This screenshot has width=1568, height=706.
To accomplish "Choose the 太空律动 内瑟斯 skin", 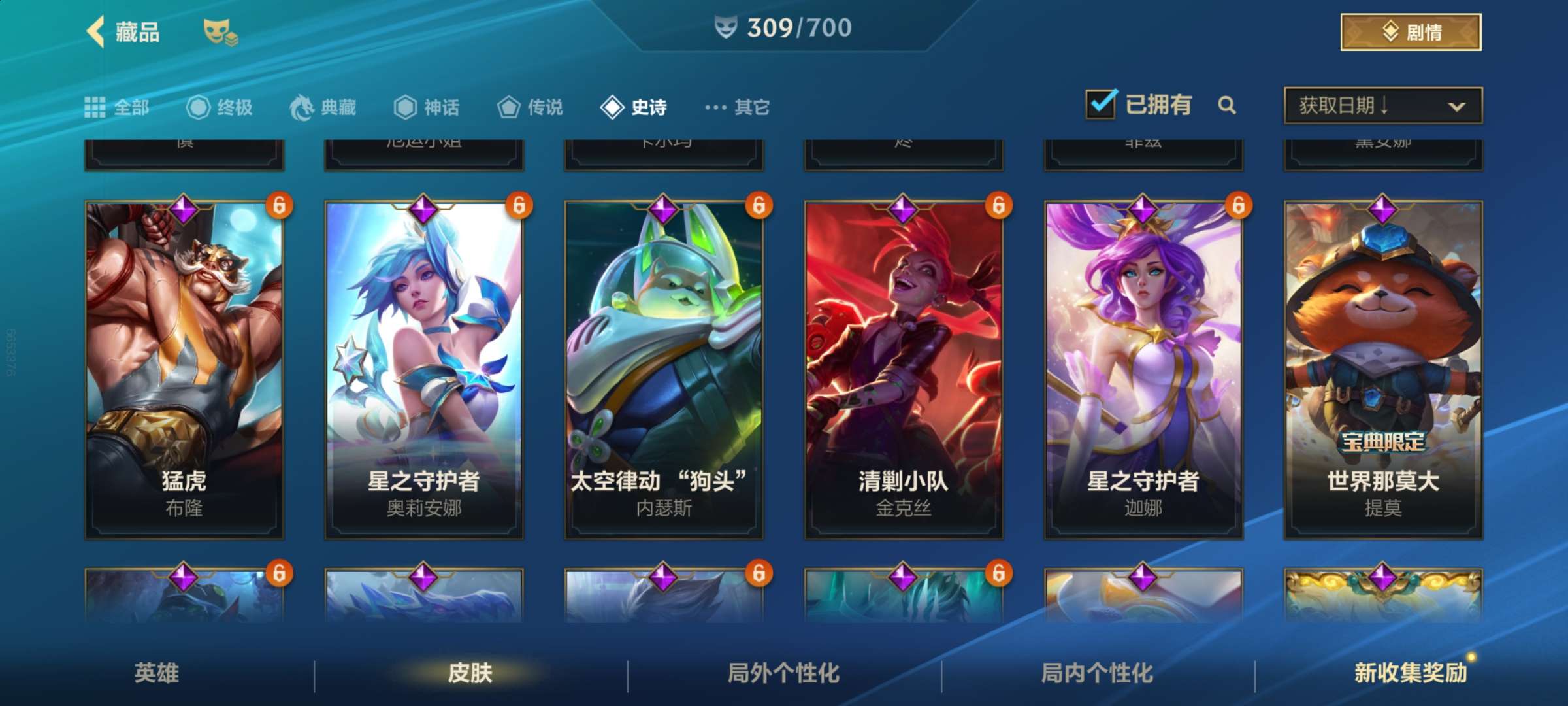I will click(664, 369).
